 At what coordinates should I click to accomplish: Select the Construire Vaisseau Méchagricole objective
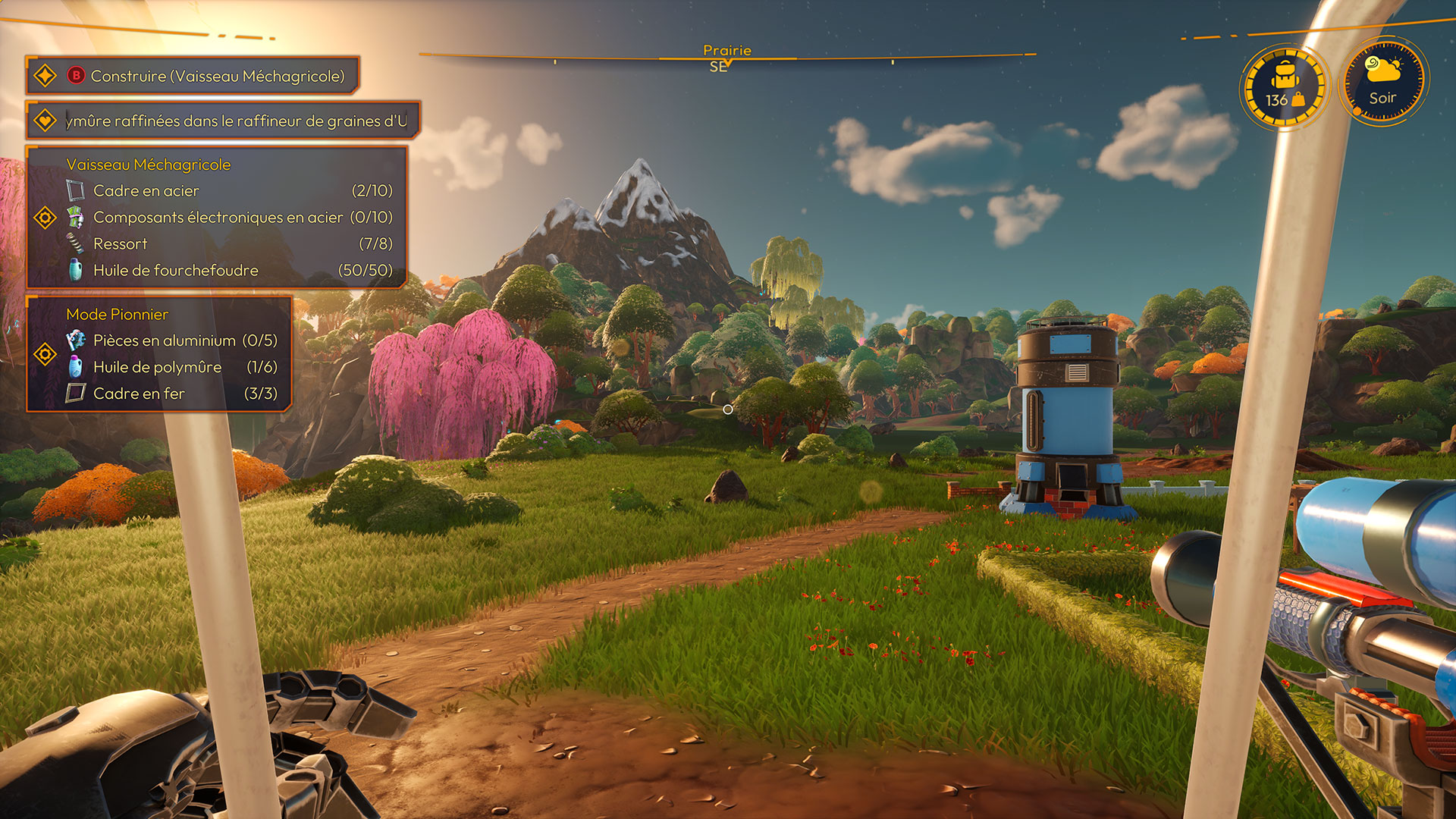[217, 76]
